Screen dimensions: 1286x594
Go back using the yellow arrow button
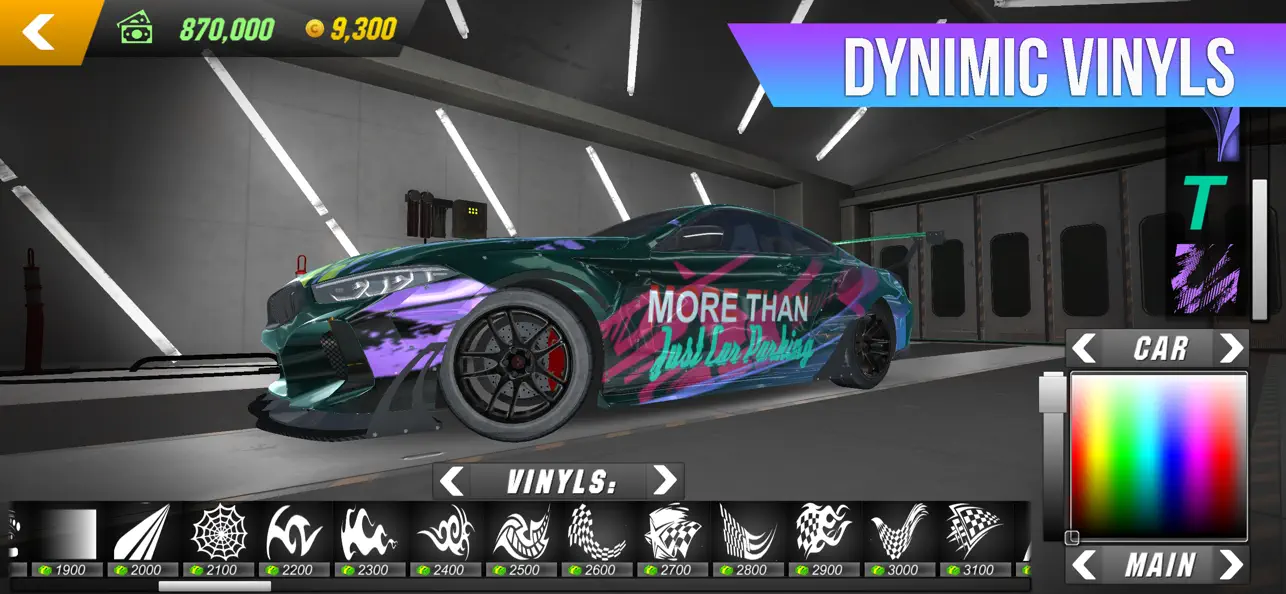tap(40, 31)
